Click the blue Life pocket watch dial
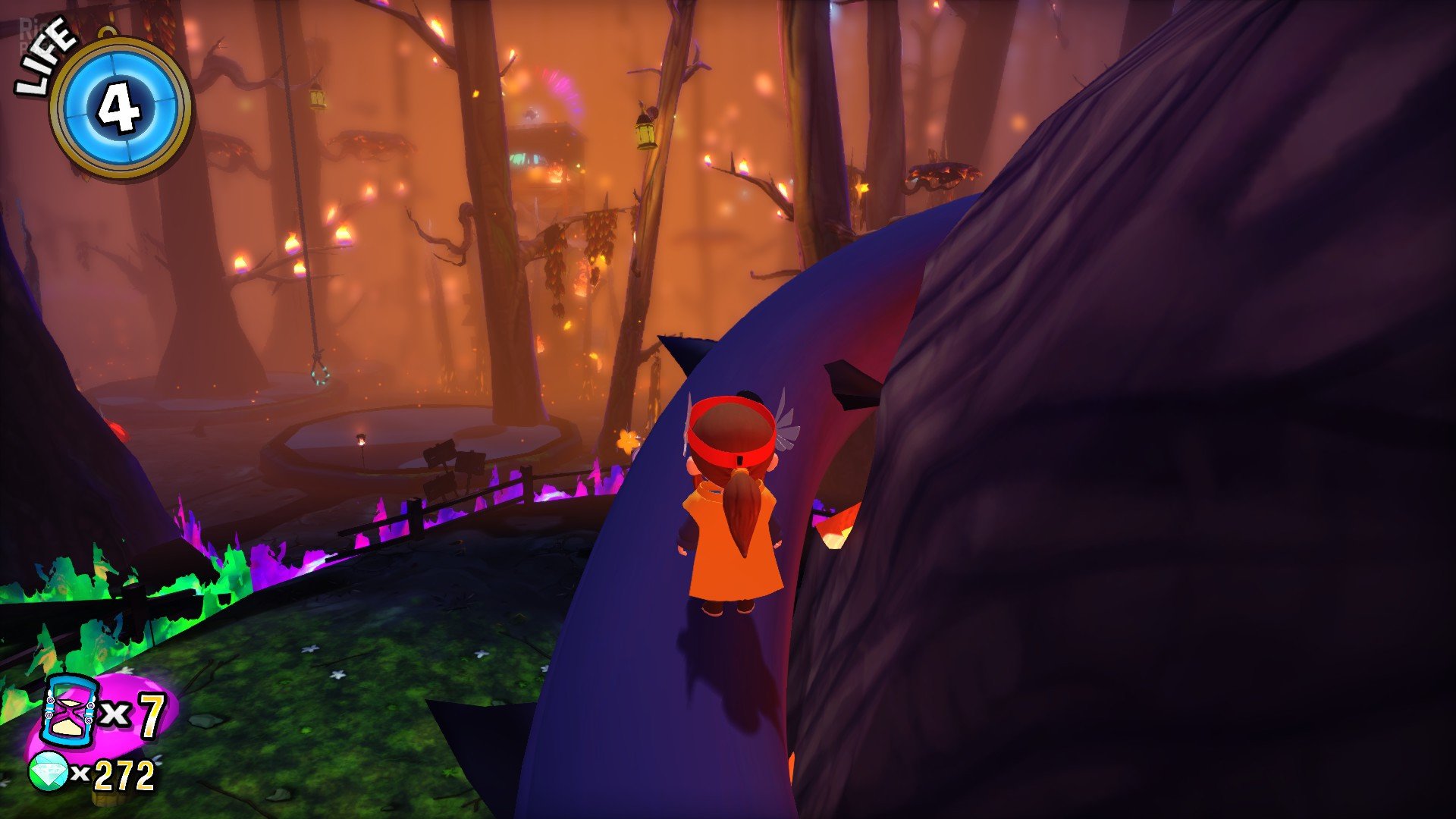Screen dimensions: 1456x819 [x=121, y=108]
